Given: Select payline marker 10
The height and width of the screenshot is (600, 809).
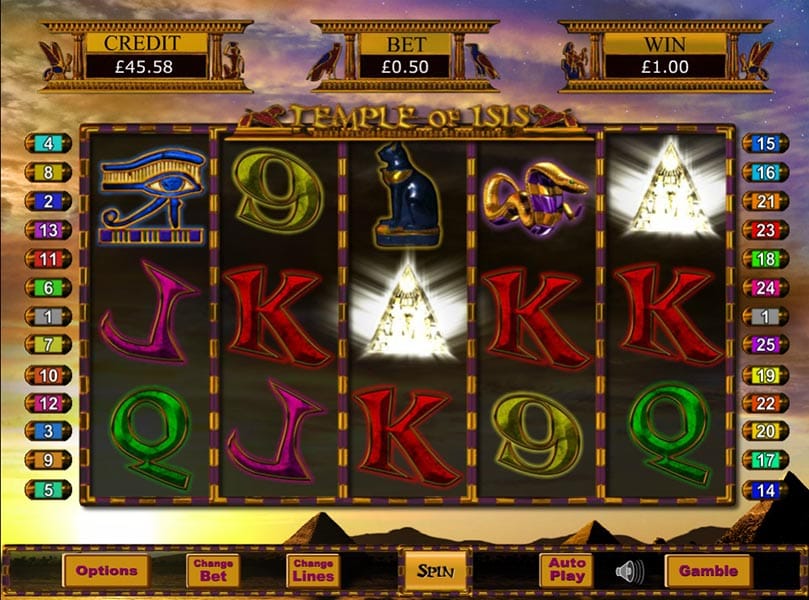Looking at the screenshot, I should pos(49,375).
